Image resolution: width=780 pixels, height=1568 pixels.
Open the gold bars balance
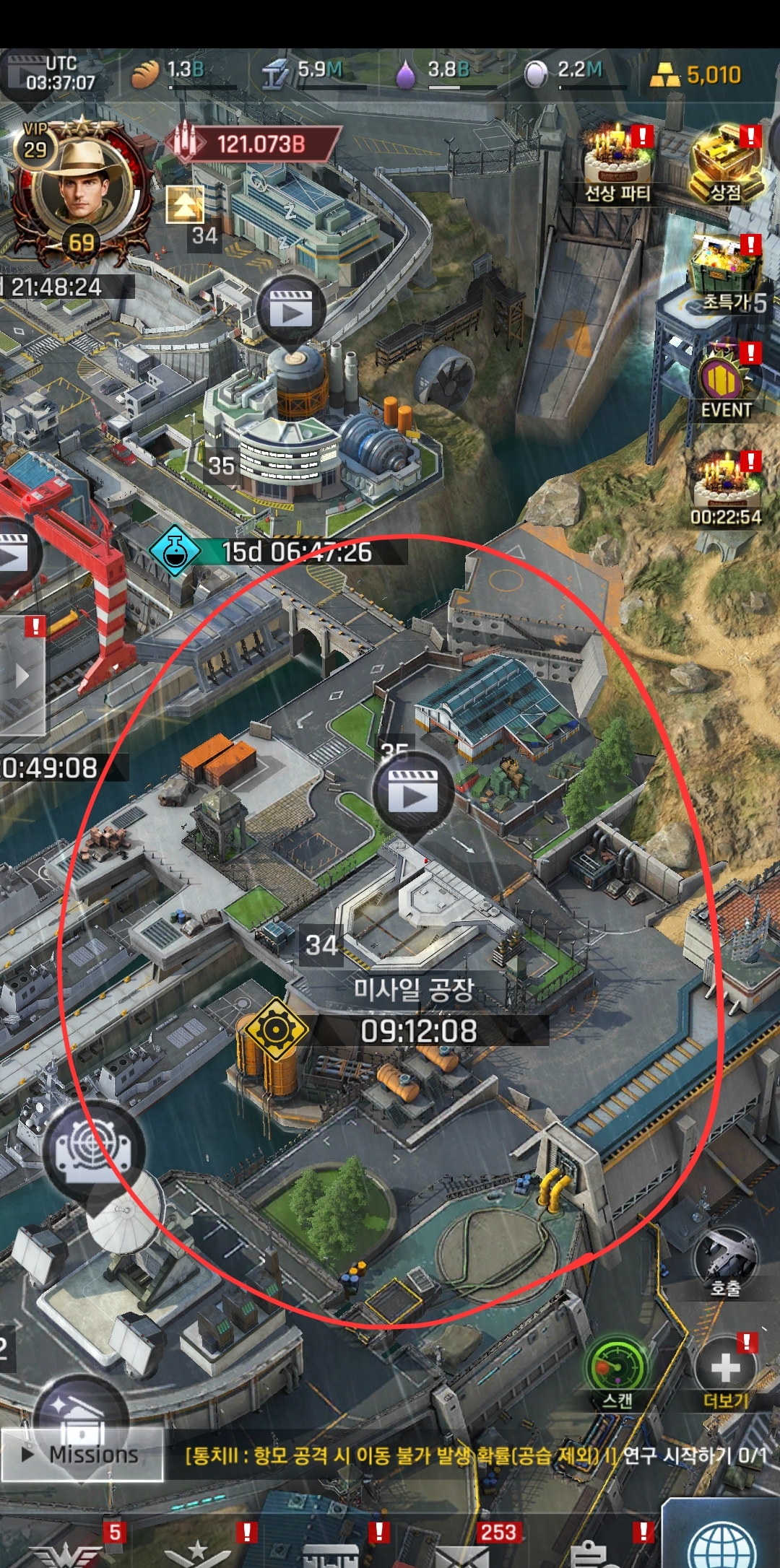pyautogui.click(x=696, y=74)
